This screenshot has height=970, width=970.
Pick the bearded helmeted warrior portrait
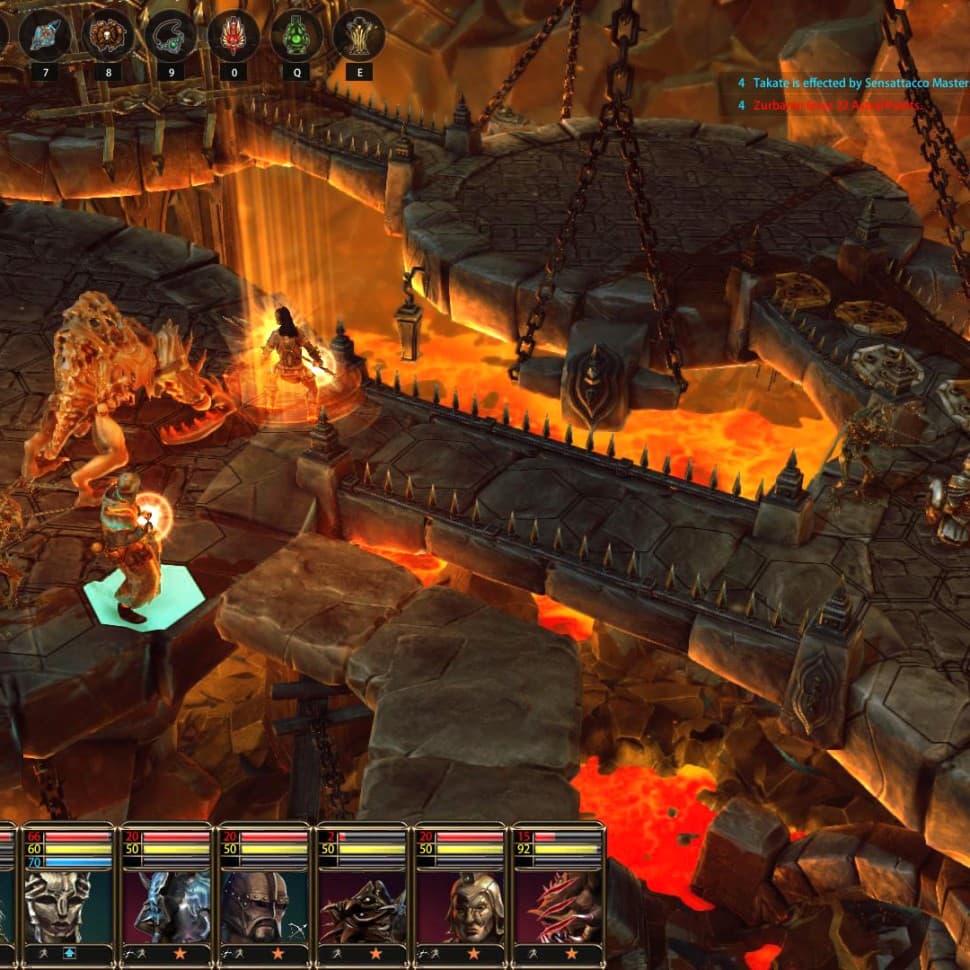pyautogui.click(x=263, y=905)
